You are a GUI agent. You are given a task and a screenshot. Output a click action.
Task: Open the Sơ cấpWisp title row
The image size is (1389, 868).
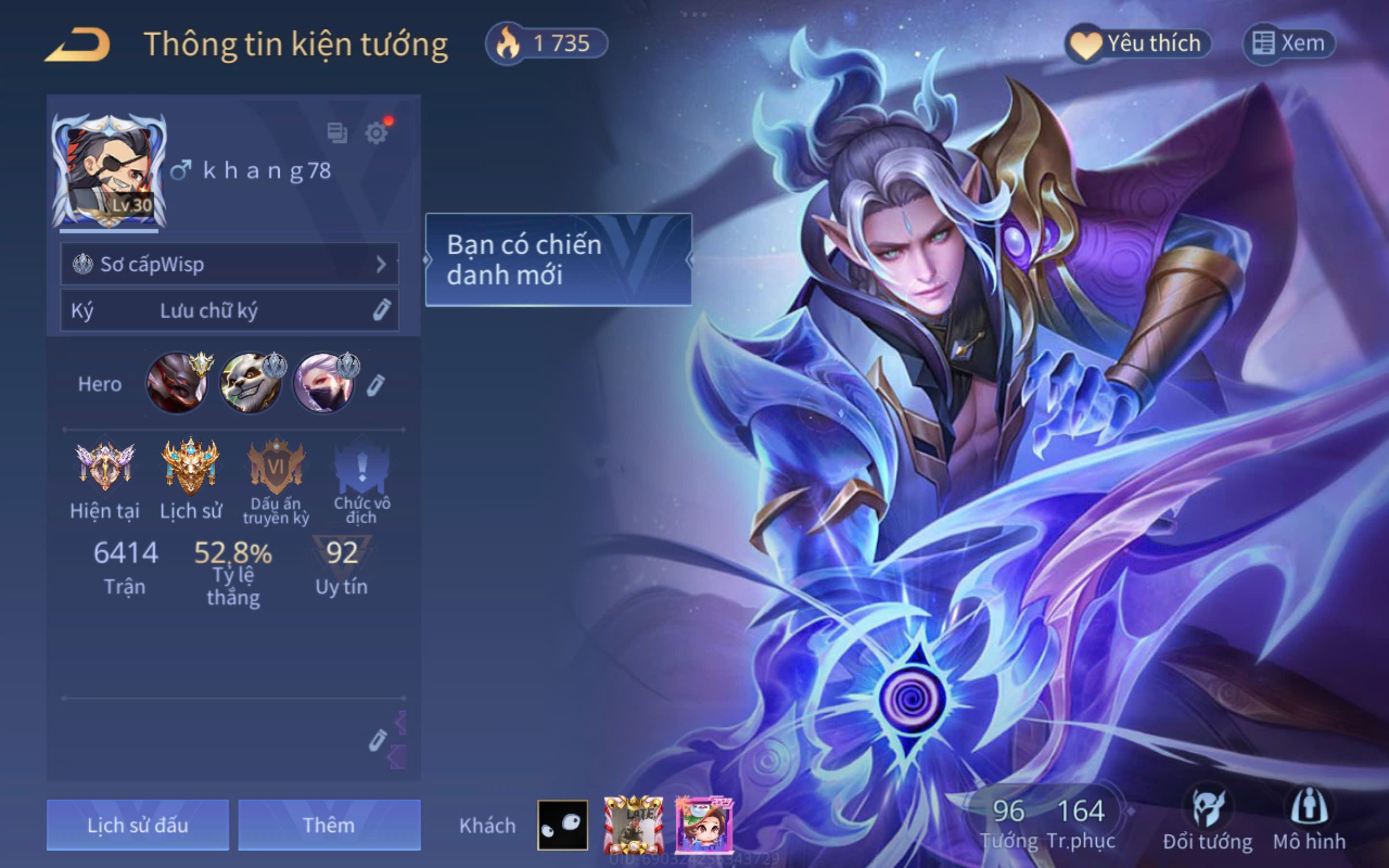pos(230,264)
